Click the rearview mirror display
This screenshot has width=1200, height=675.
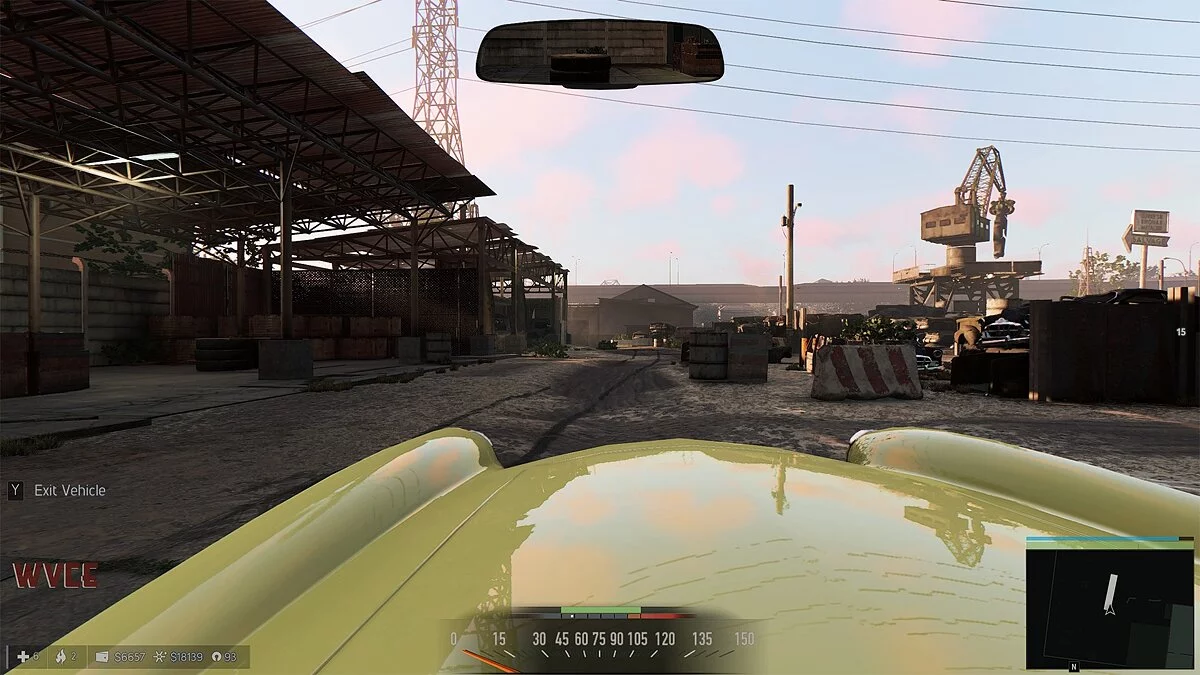pyautogui.click(x=600, y=52)
